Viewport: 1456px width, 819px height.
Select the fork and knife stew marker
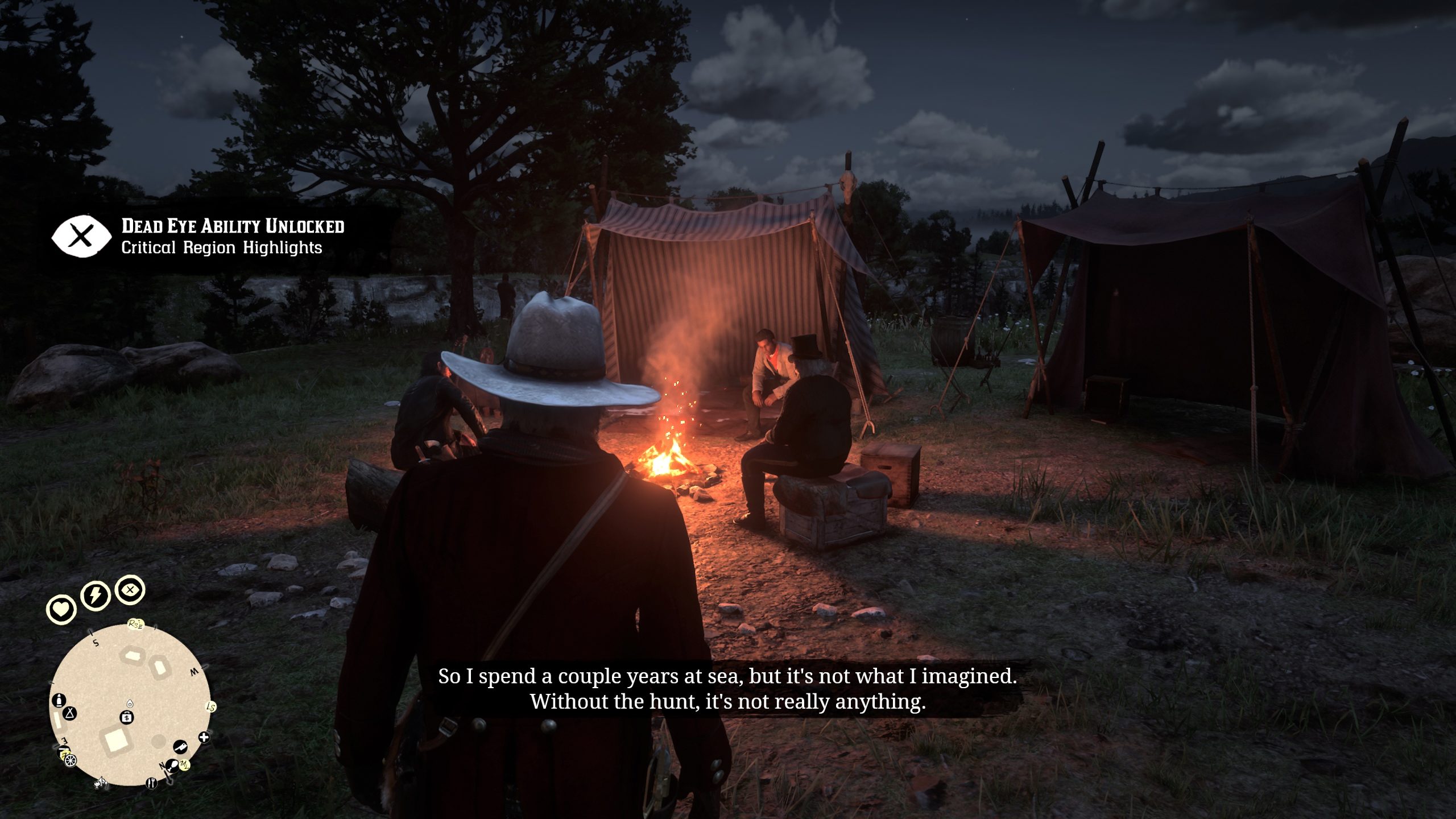pyautogui.click(x=151, y=783)
